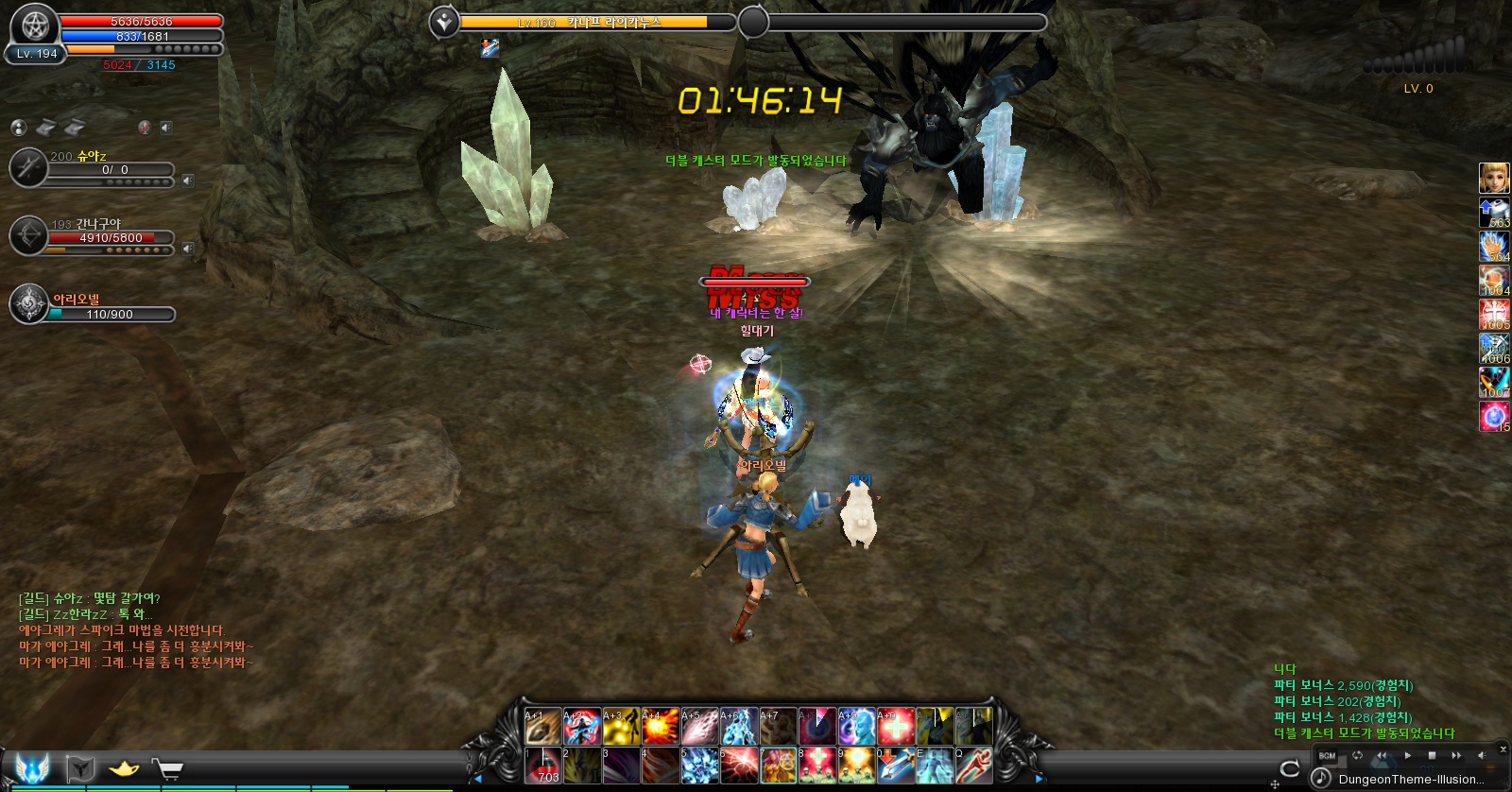This screenshot has width=1512, height=792.
Task: Cast the ice figure skill A+6
Action: point(738,727)
